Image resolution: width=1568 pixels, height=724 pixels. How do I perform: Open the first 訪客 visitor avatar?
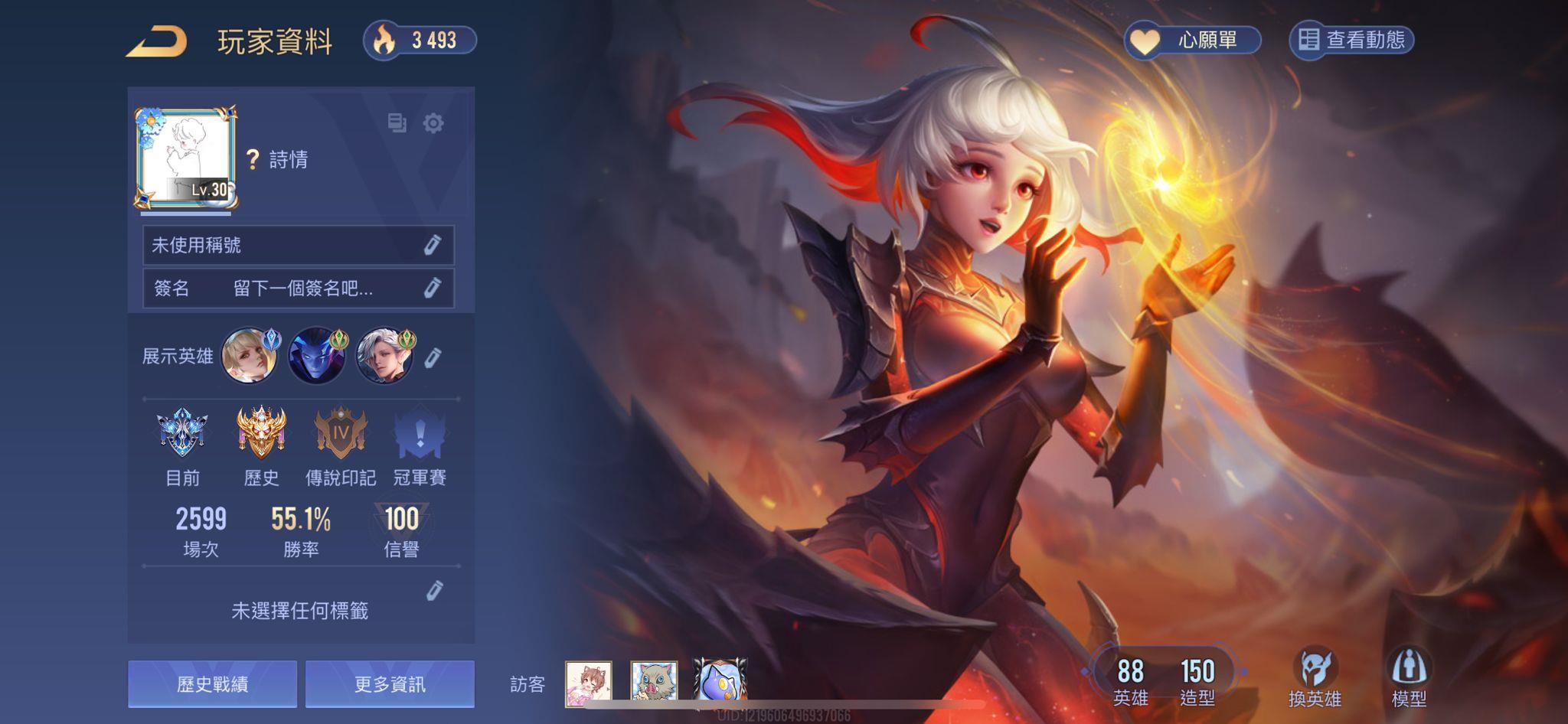click(x=588, y=685)
